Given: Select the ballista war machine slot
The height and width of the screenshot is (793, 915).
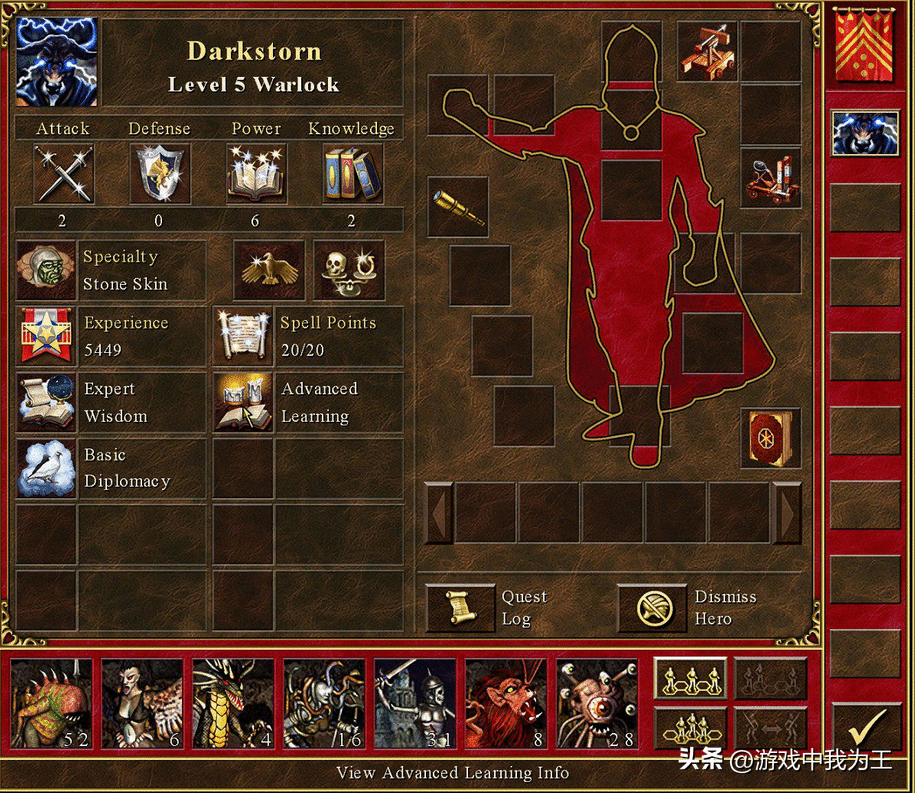Looking at the screenshot, I should tap(708, 51).
